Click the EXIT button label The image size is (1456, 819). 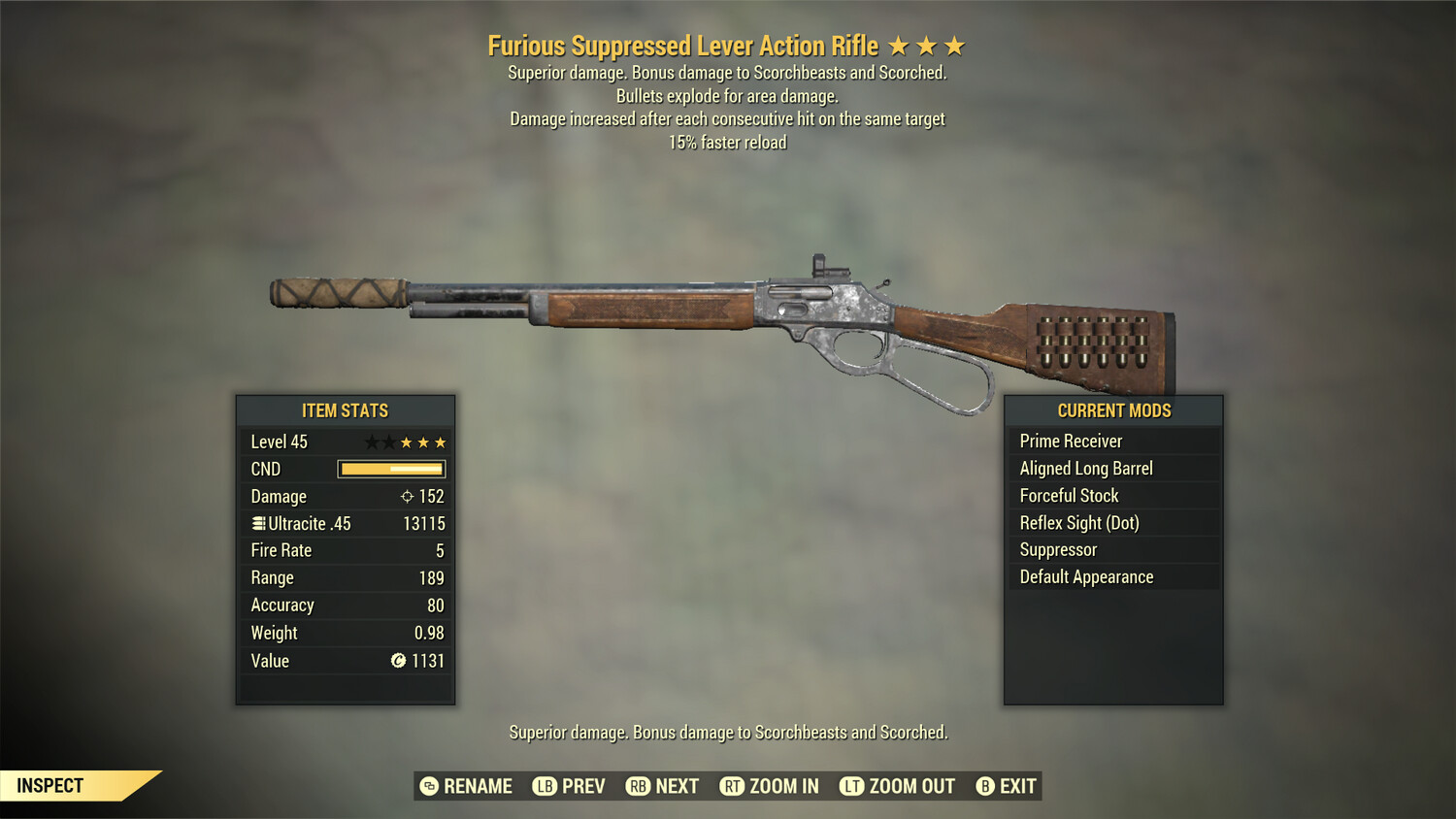tap(1017, 786)
